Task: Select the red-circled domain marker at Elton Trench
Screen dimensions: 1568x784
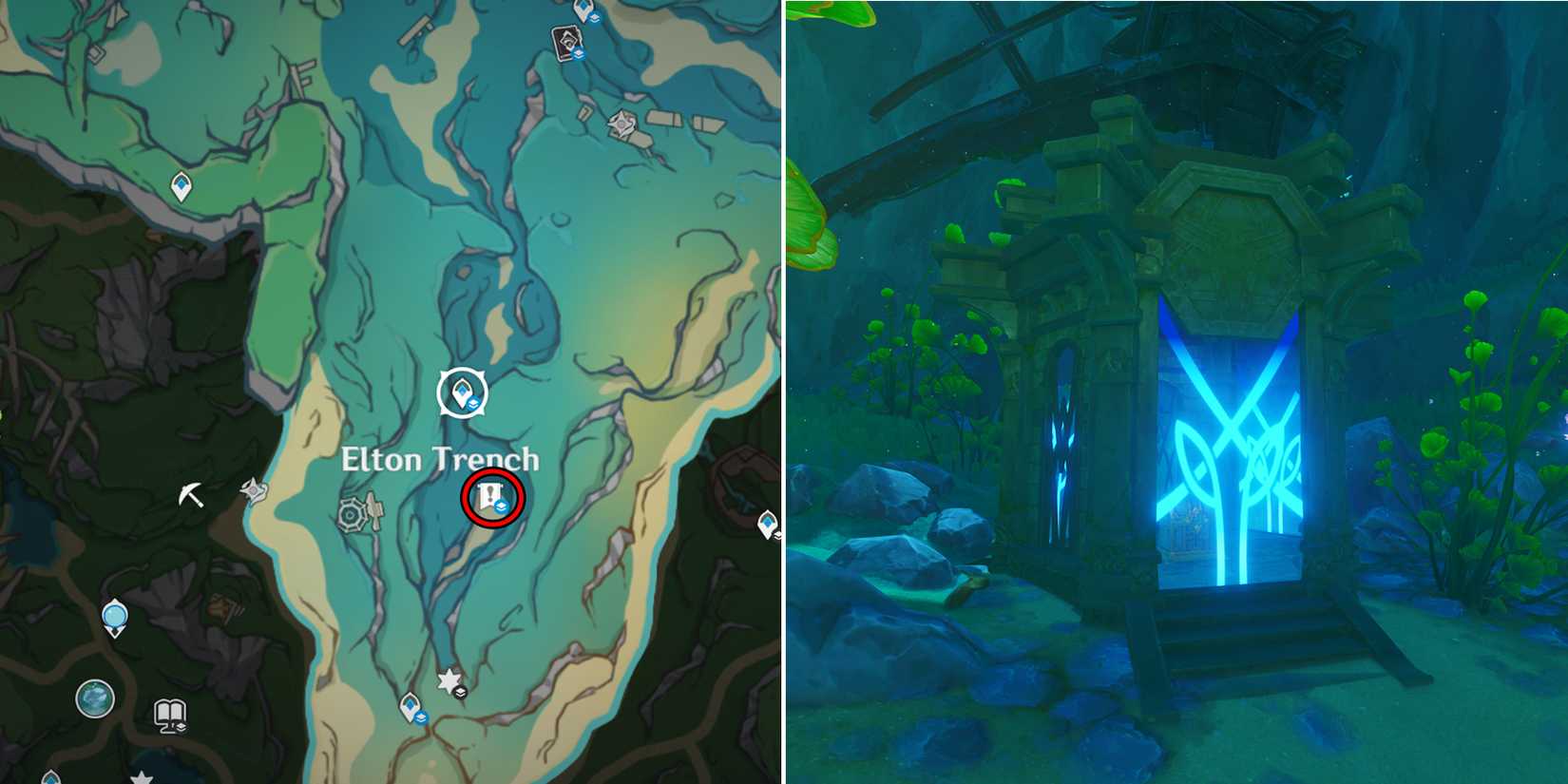Action: [491, 495]
